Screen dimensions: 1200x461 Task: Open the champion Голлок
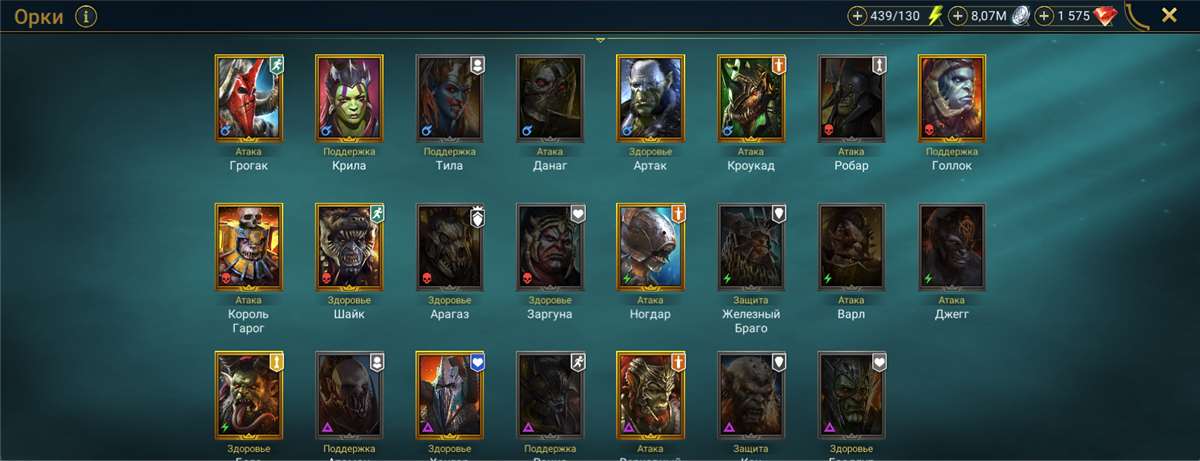click(951, 97)
